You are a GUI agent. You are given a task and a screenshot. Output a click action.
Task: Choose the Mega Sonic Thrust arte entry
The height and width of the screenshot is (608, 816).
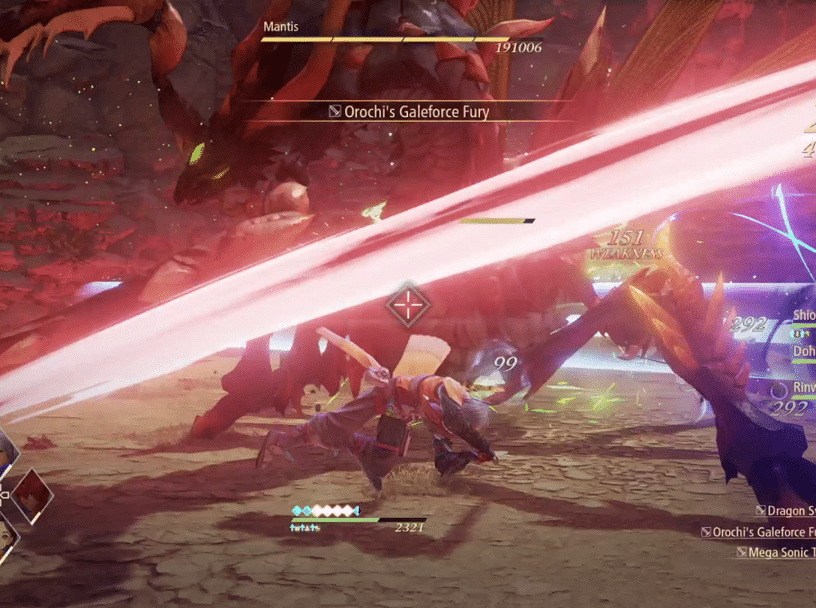777,552
